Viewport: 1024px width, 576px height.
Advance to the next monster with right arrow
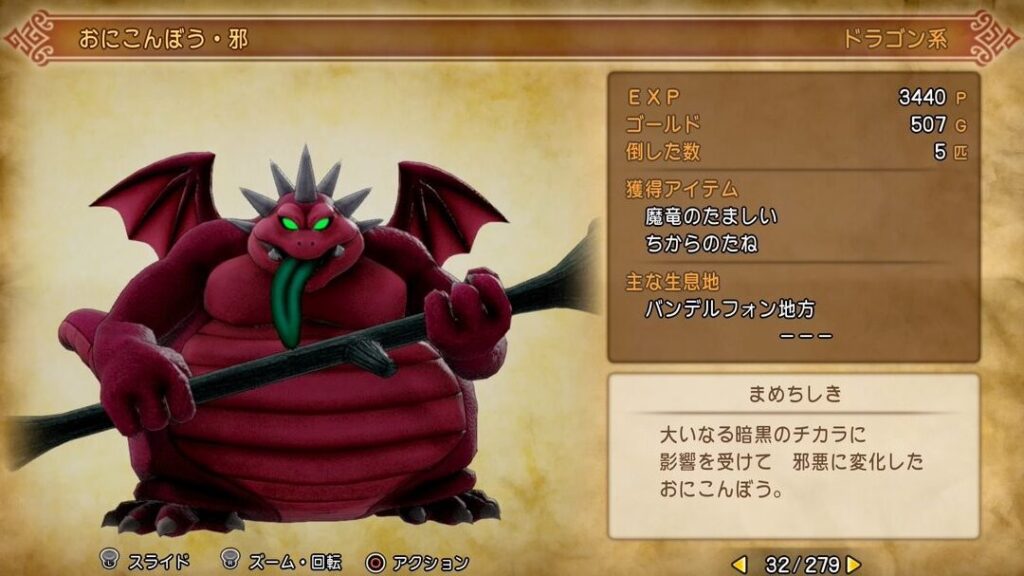click(x=853, y=564)
